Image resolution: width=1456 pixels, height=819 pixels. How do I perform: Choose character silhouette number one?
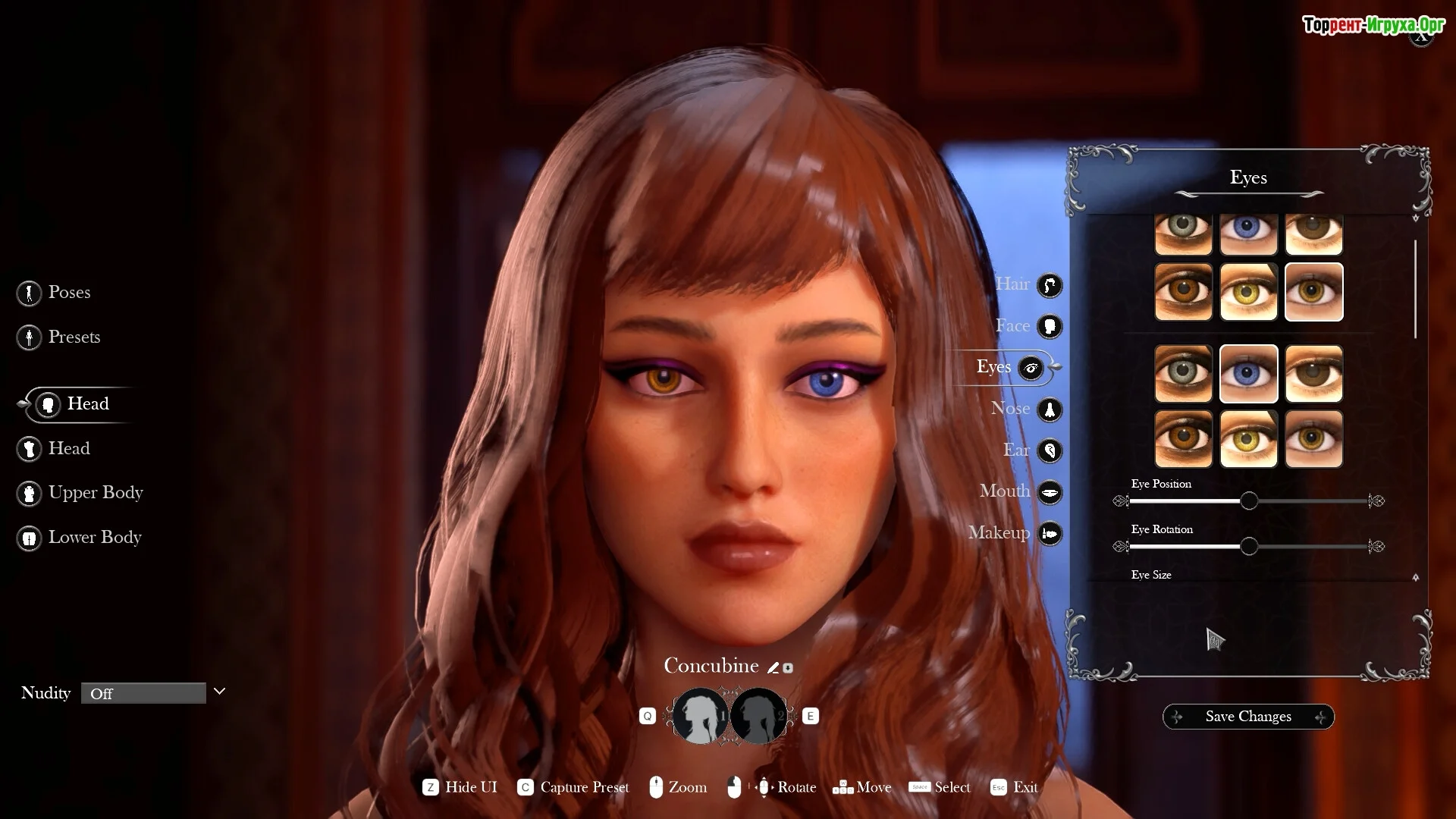click(x=700, y=716)
